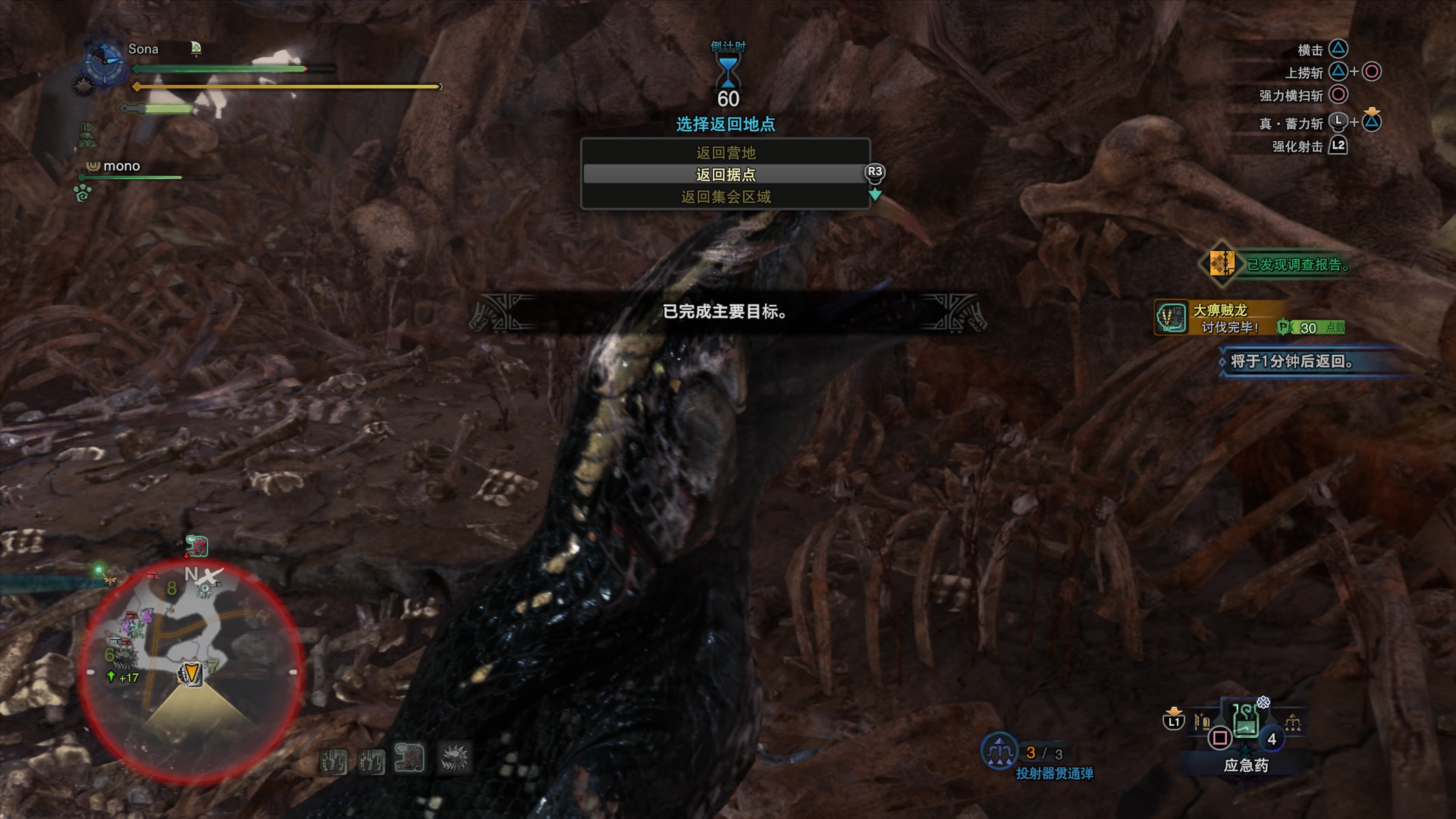
Task: Select the highlighted 返回据点 option
Action: pyautogui.click(x=725, y=175)
